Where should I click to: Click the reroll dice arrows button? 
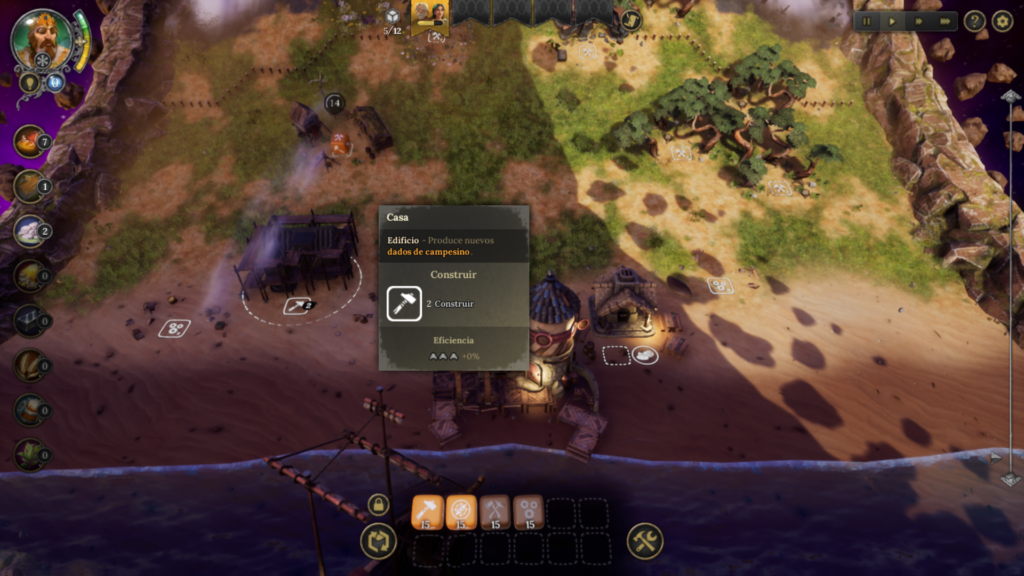click(378, 541)
